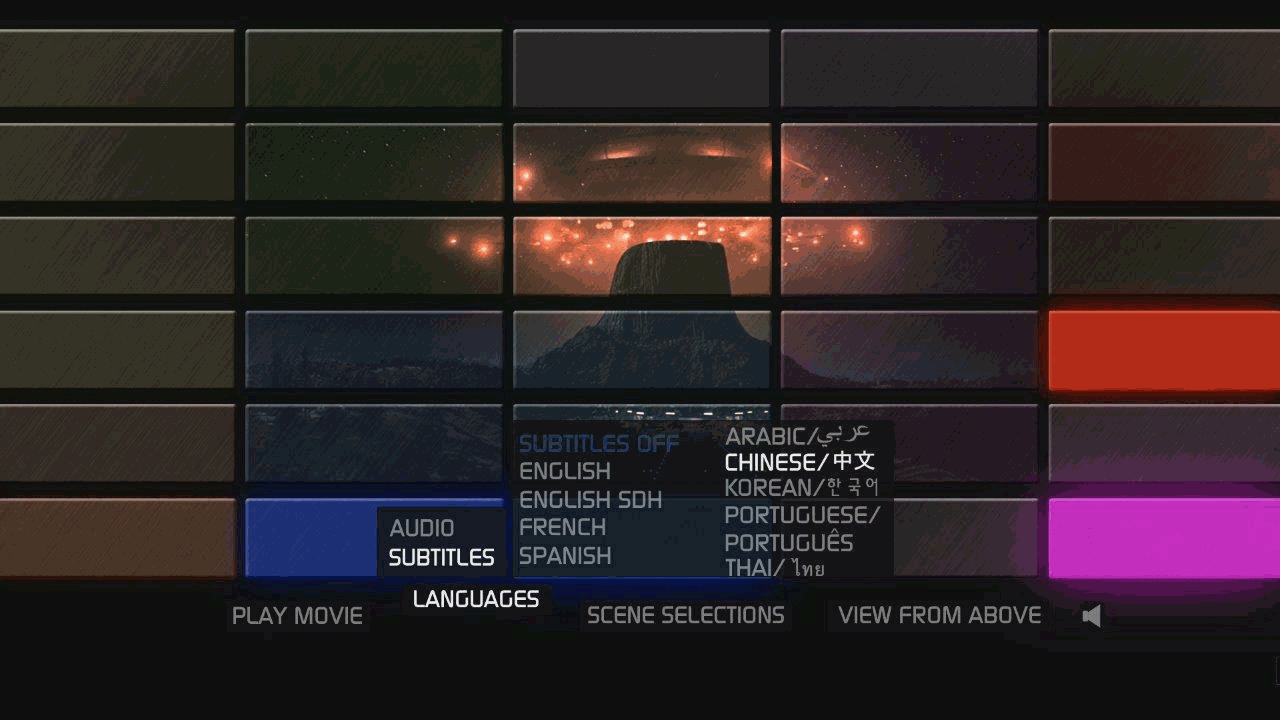Click the tile showing the UFO mothership

point(641,160)
